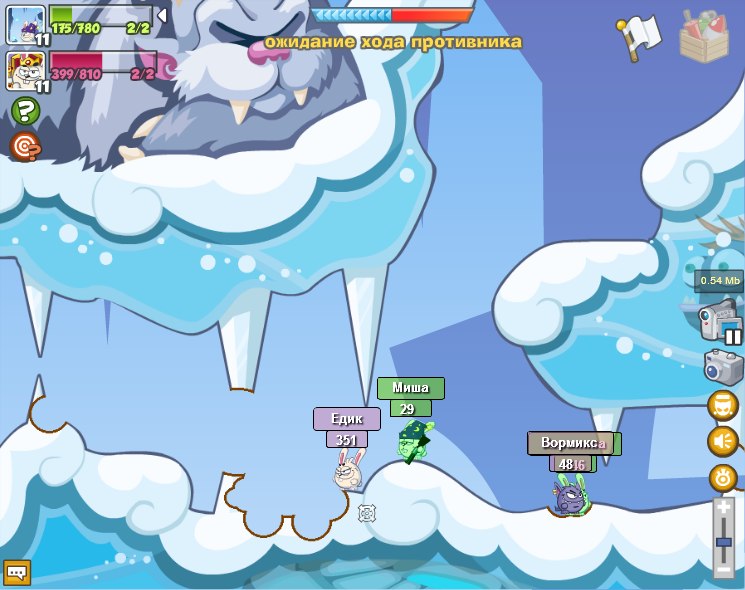The image size is (745, 590).
Task: Collapse the team panel with white arrow
Action: [162, 15]
